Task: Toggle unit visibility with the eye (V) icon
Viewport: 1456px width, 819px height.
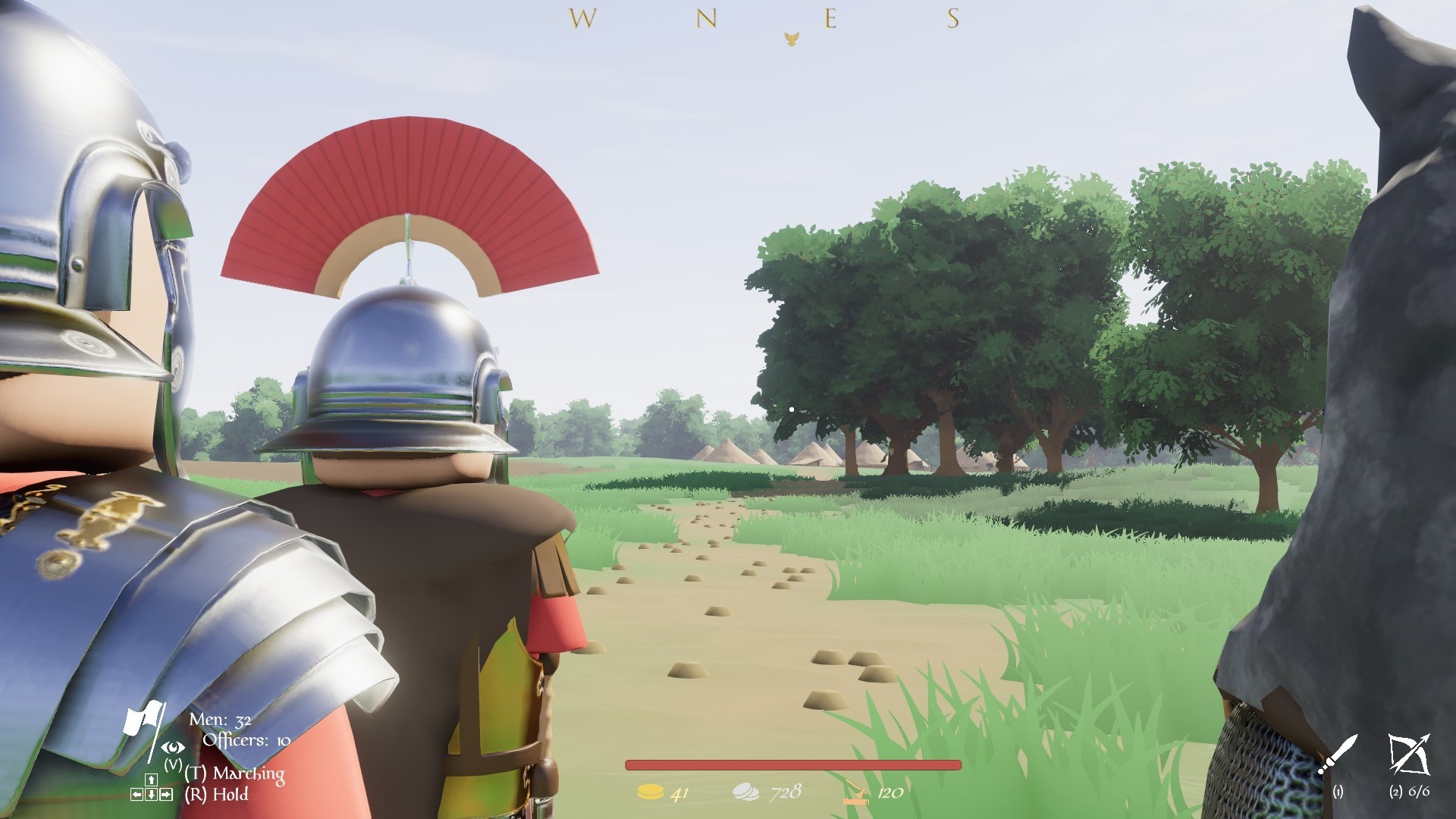Action: (173, 748)
